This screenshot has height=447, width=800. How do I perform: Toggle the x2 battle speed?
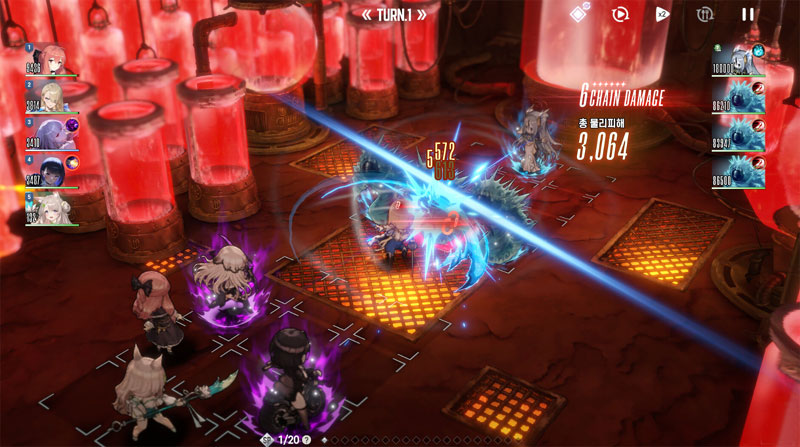[662, 14]
